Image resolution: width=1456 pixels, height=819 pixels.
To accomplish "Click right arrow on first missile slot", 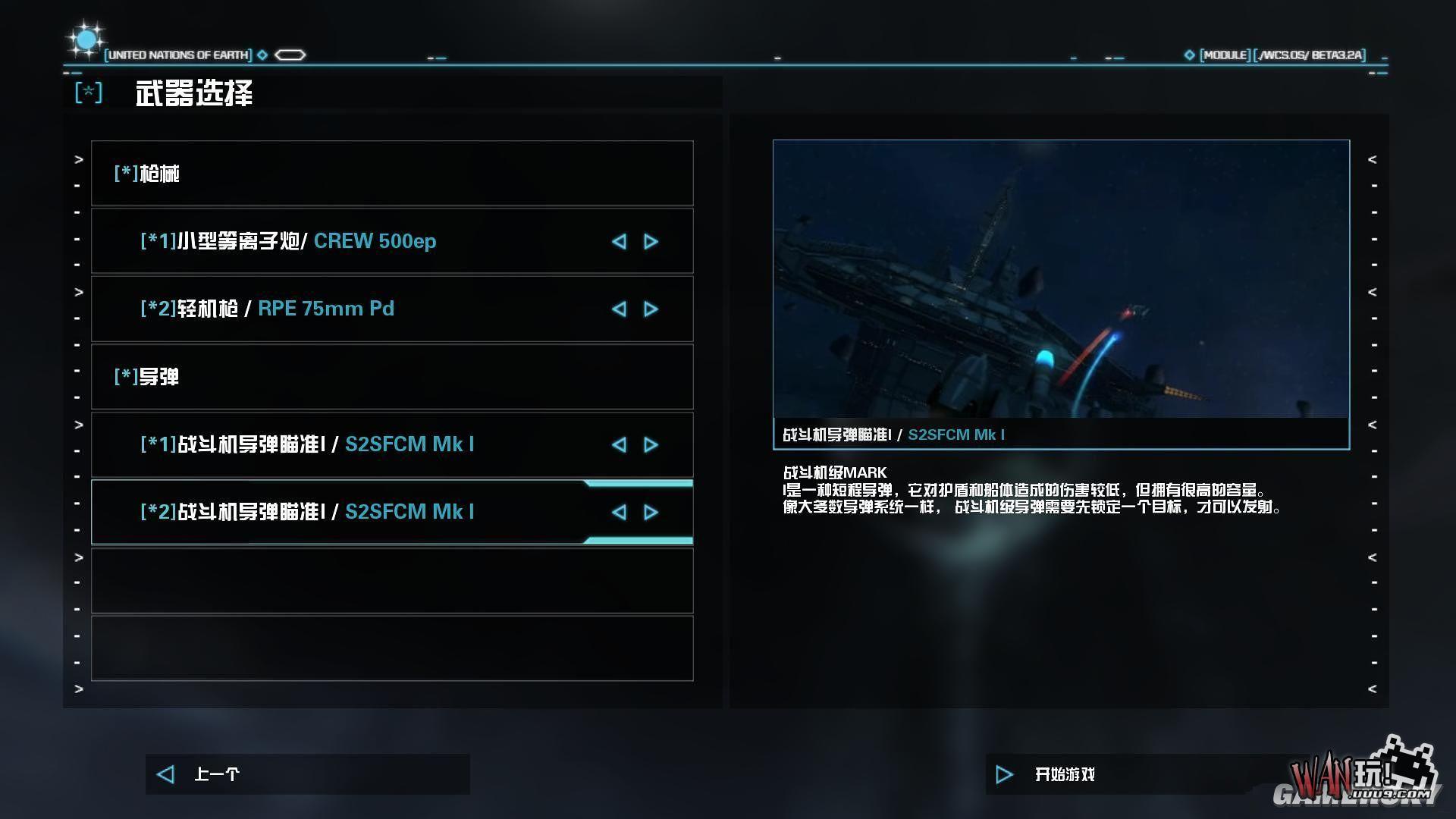I will (x=651, y=444).
